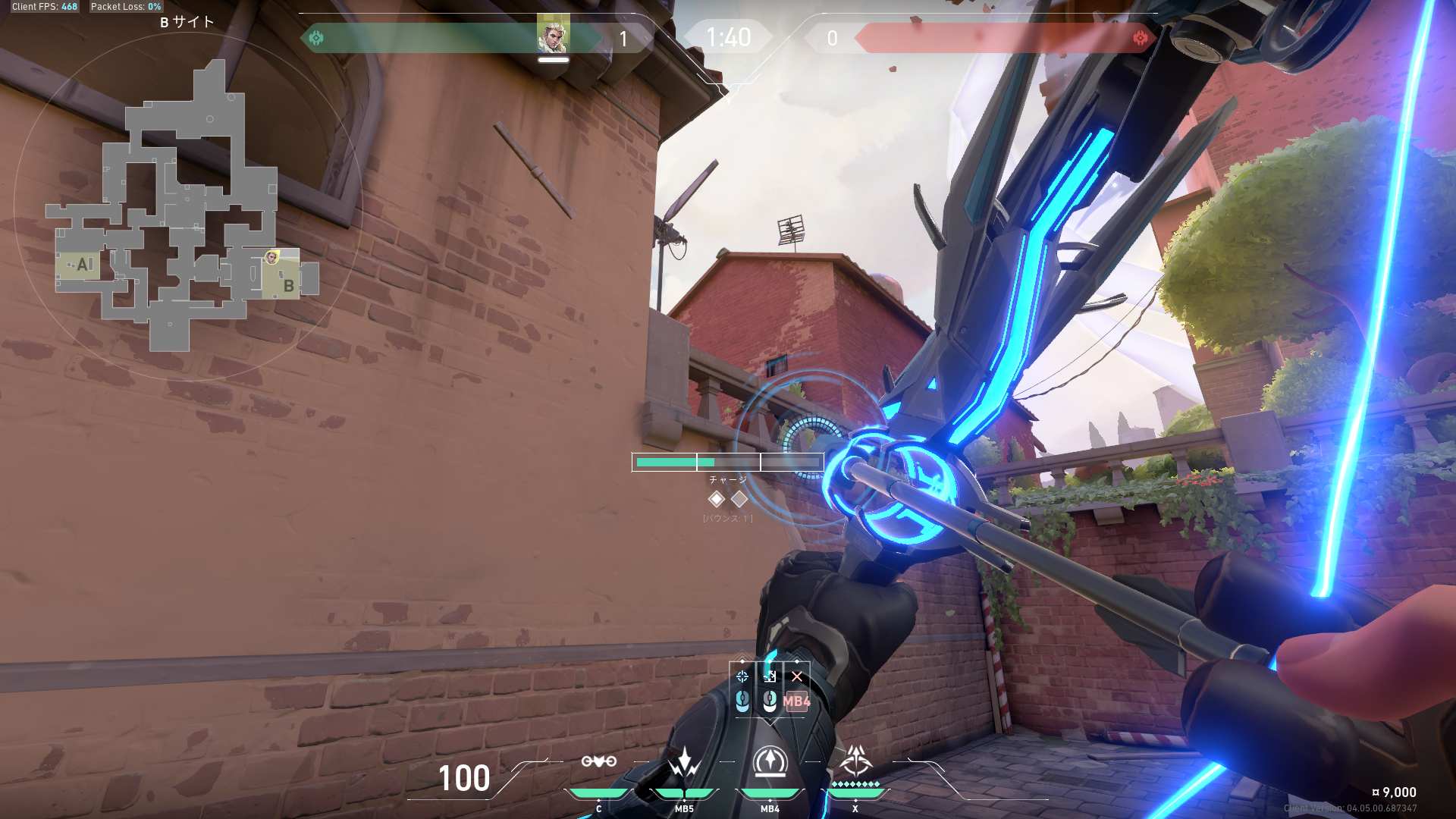Select the Shock Bolt ability icon
Image resolution: width=1456 pixels, height=819 pixels.
[x=684, y=761]
